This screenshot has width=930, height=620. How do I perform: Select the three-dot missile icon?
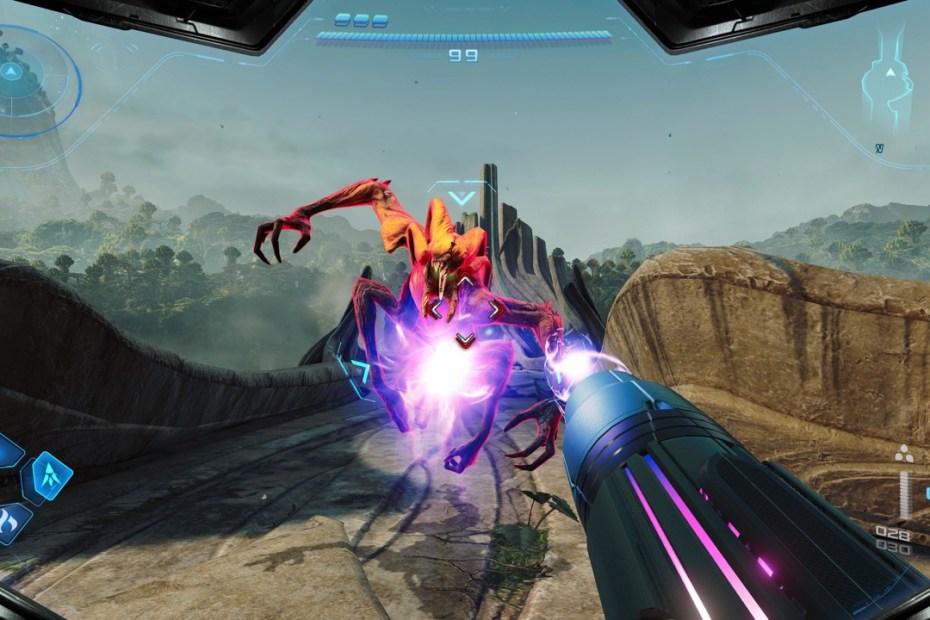(906, 453)
